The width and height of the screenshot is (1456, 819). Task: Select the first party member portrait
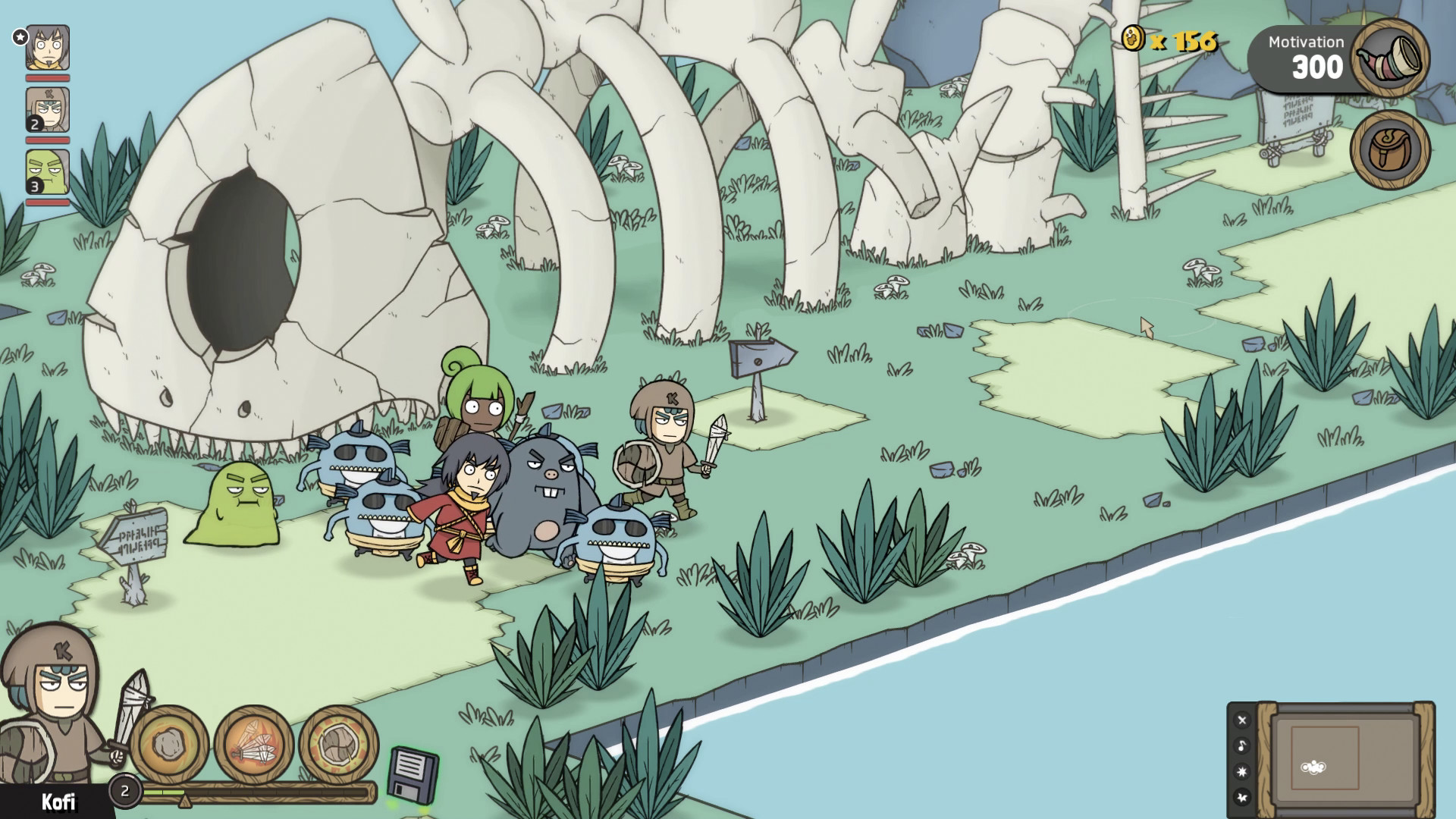coord(47,47)
